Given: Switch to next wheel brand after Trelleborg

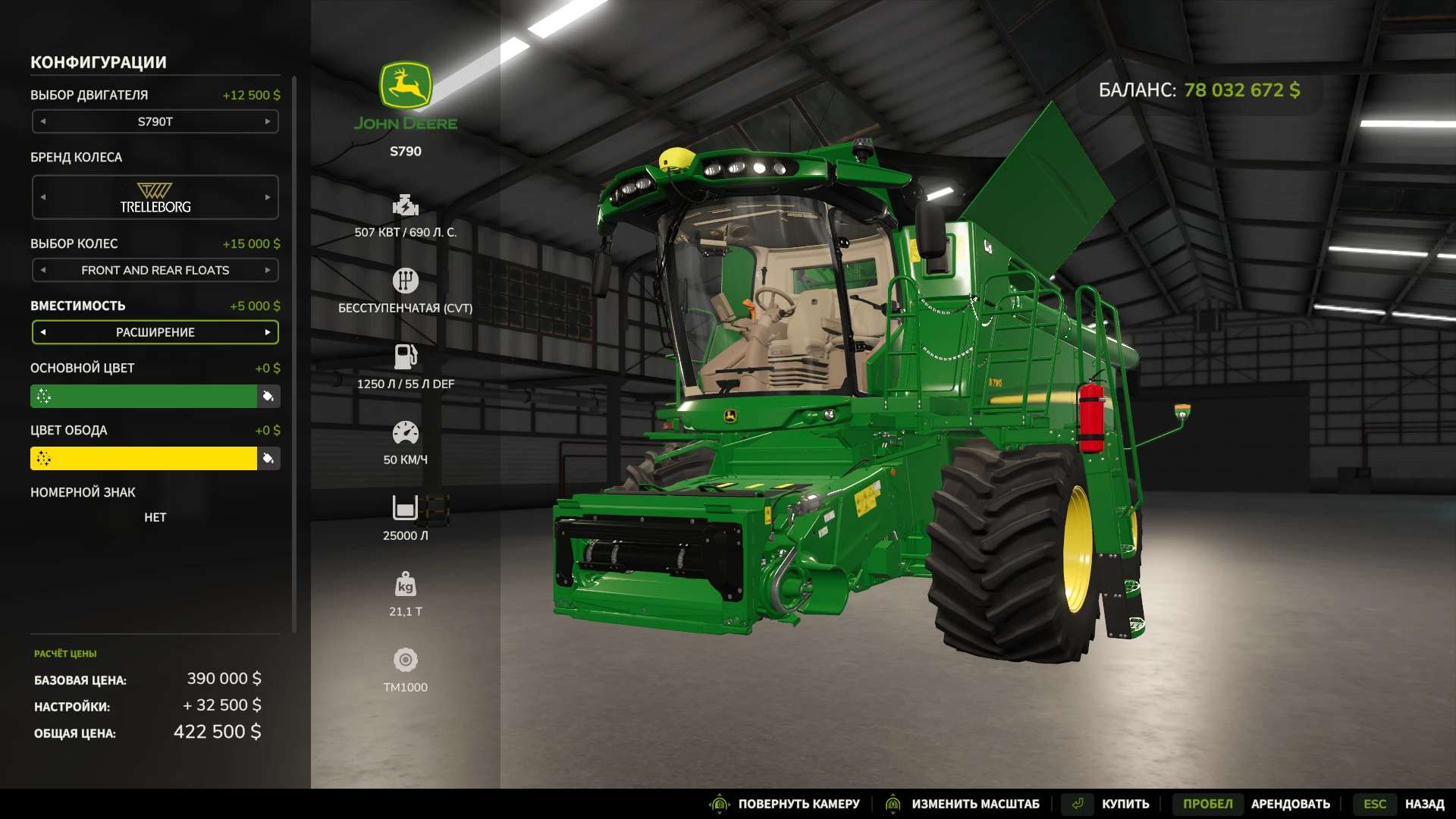Looking at the screenshot, I should [268, 197].
